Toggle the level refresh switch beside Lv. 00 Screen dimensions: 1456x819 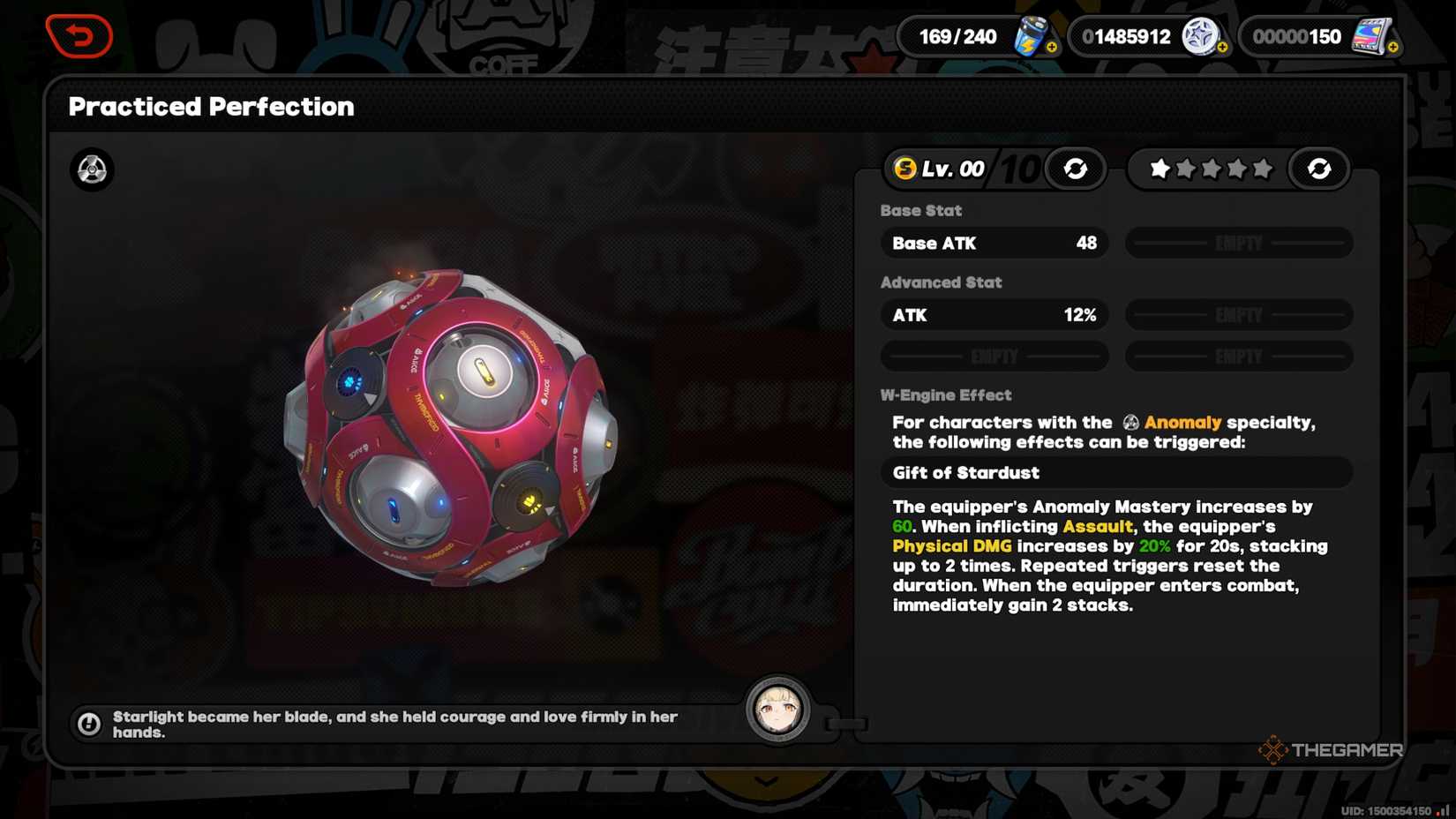click(1075, 169)
